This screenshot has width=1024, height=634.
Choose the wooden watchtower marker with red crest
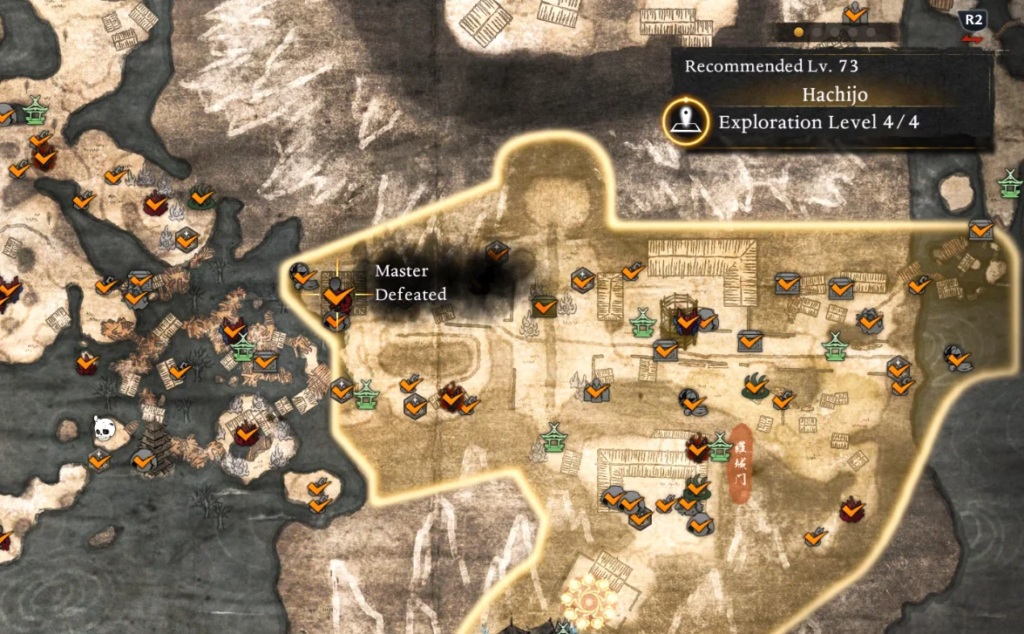click(x=683, y=316)
